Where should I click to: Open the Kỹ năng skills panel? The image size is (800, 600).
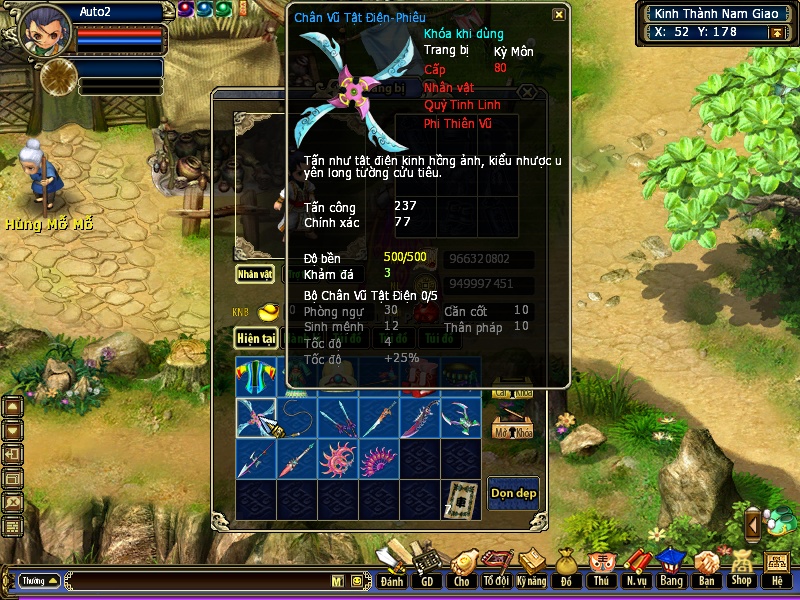(530, 568)
